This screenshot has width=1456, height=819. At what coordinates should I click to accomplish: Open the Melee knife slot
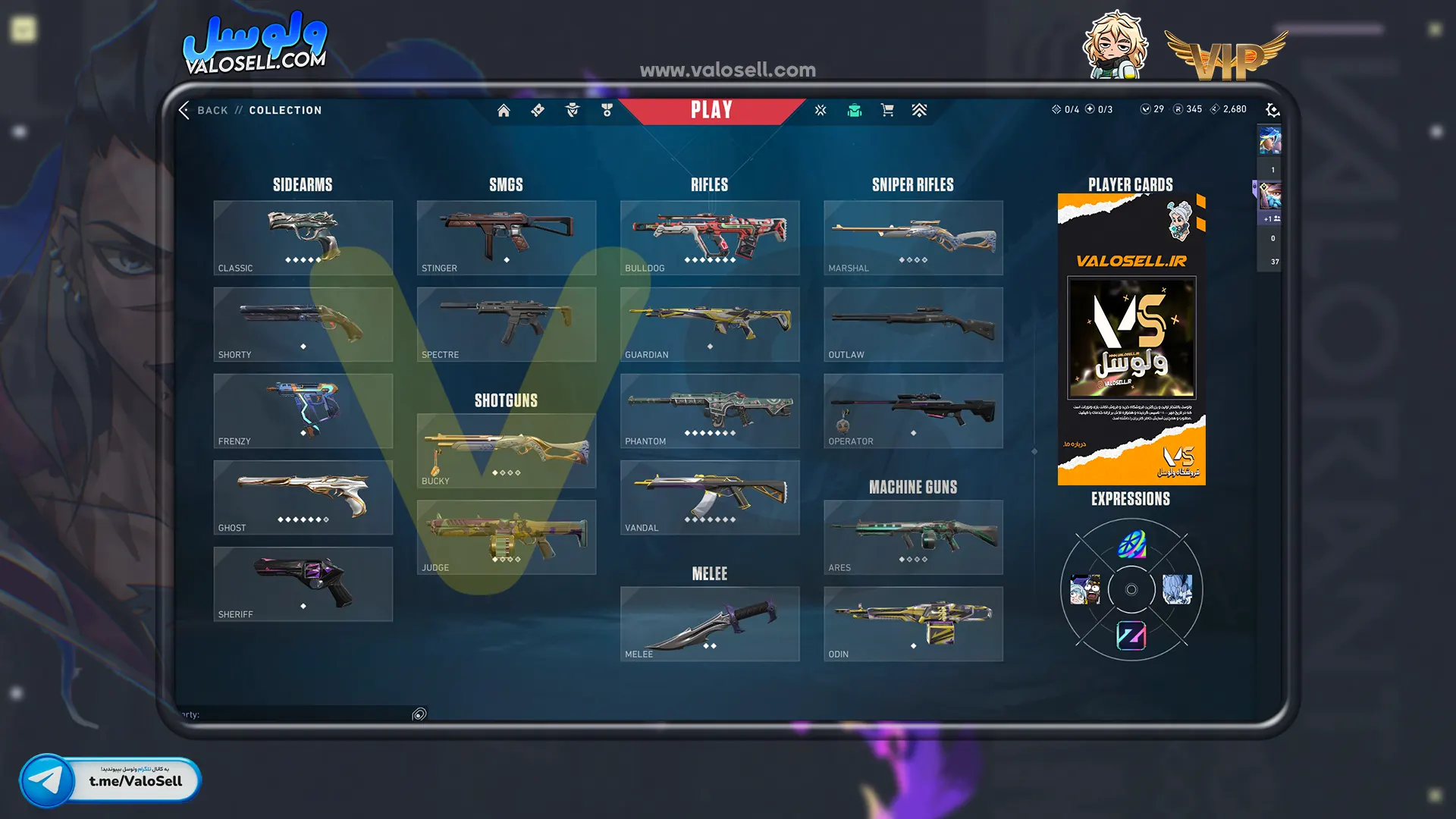coord(709,623)
